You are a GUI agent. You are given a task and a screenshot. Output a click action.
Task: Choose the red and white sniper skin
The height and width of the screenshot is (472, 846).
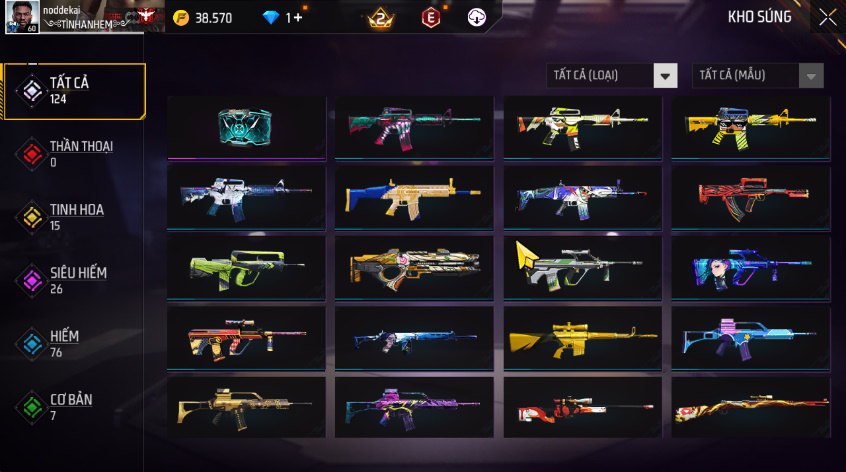582,408
